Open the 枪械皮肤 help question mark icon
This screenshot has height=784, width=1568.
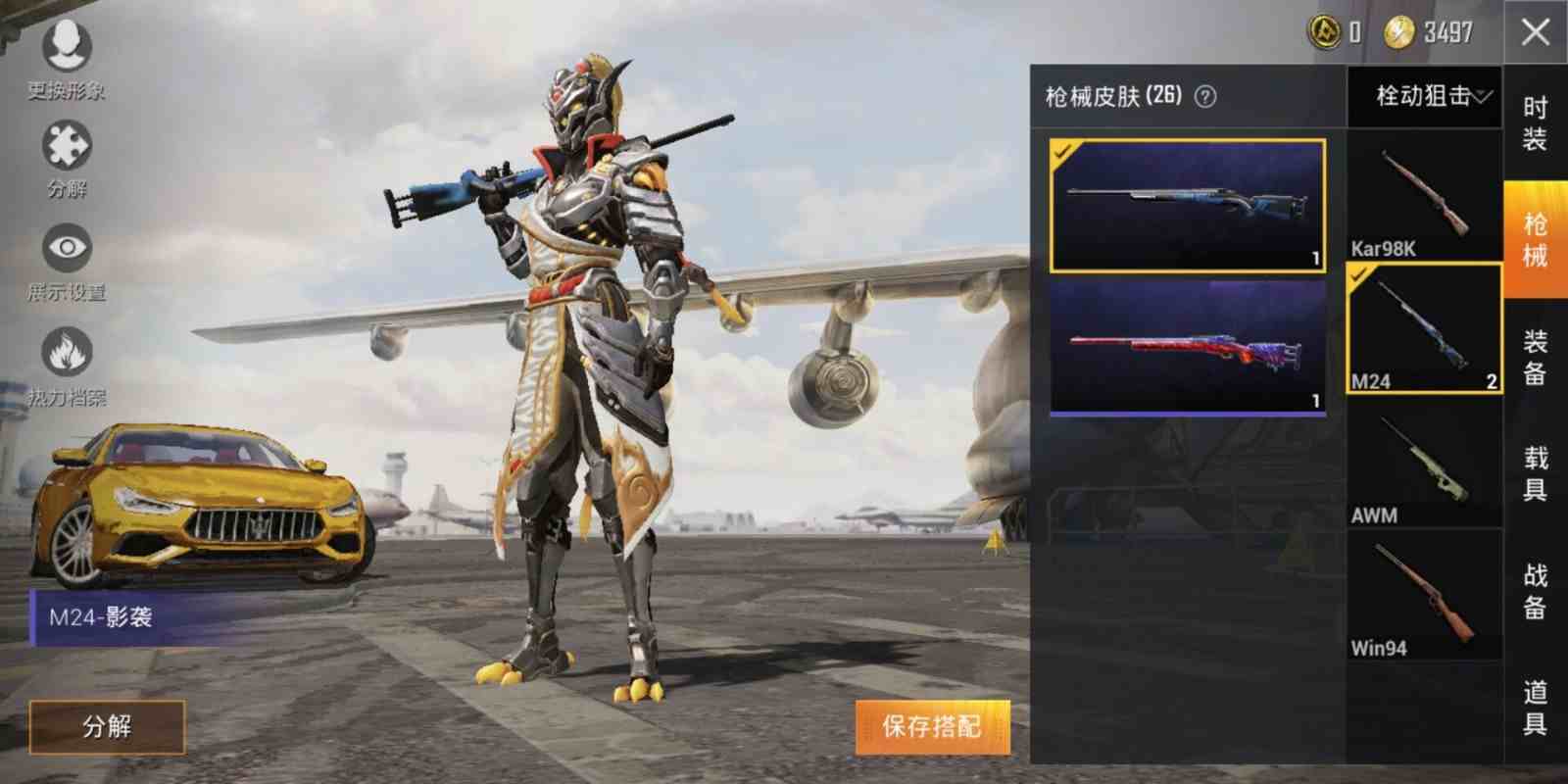pos(1205,97)
